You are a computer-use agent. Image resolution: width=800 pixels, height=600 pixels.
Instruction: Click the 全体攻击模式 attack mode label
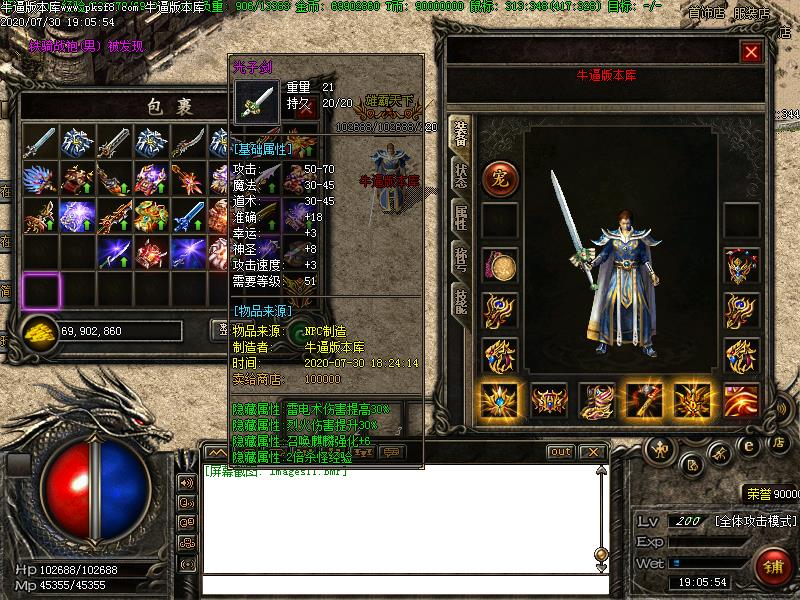[x=755, y=522]
